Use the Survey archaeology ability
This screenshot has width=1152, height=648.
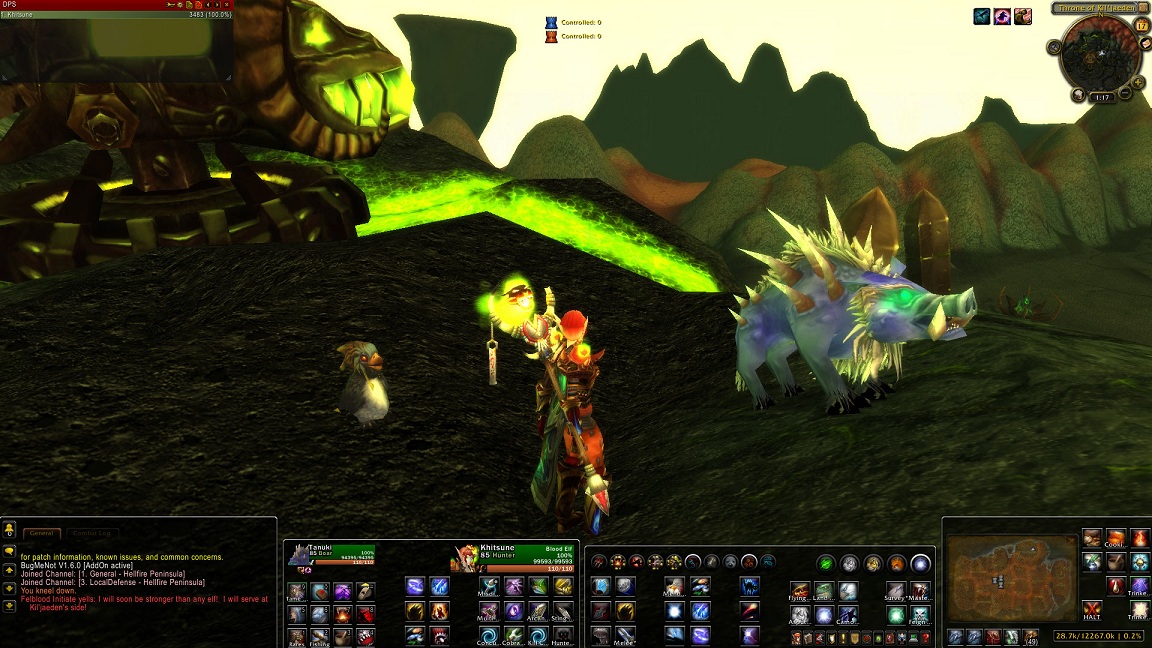coord(895,591)
